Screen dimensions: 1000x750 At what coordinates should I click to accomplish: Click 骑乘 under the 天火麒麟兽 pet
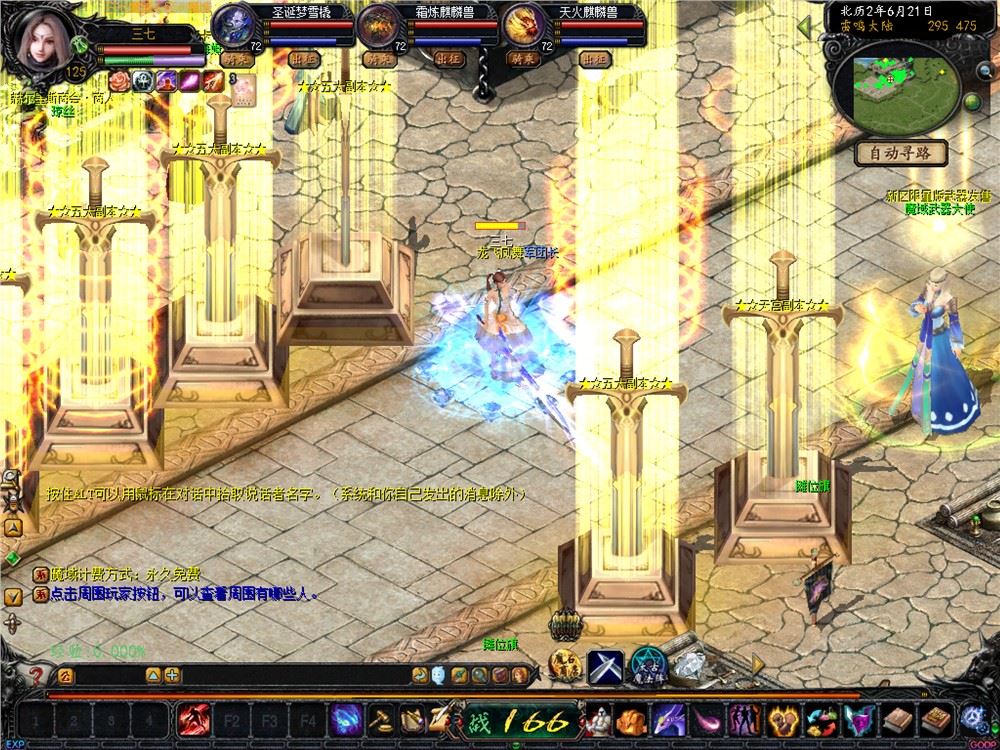click(521, 59)
